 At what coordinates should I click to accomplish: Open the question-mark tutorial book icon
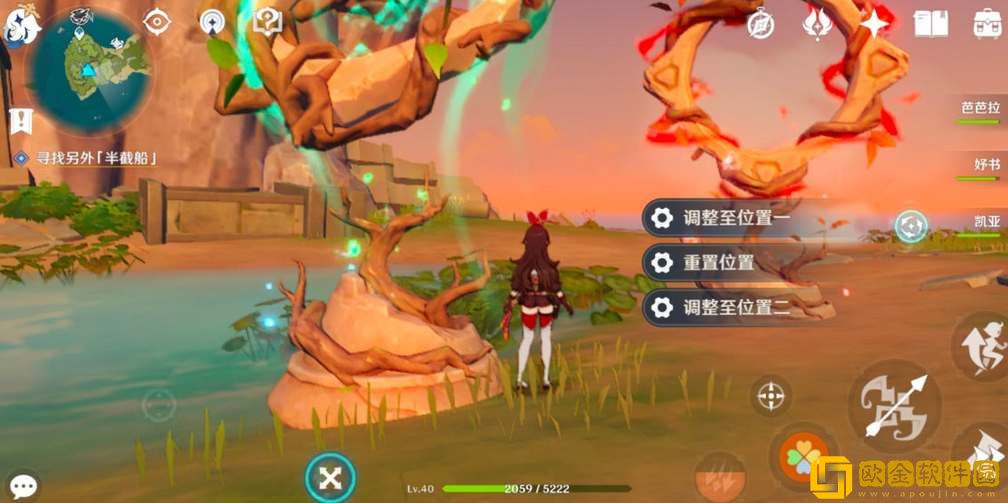coord(267,21)
